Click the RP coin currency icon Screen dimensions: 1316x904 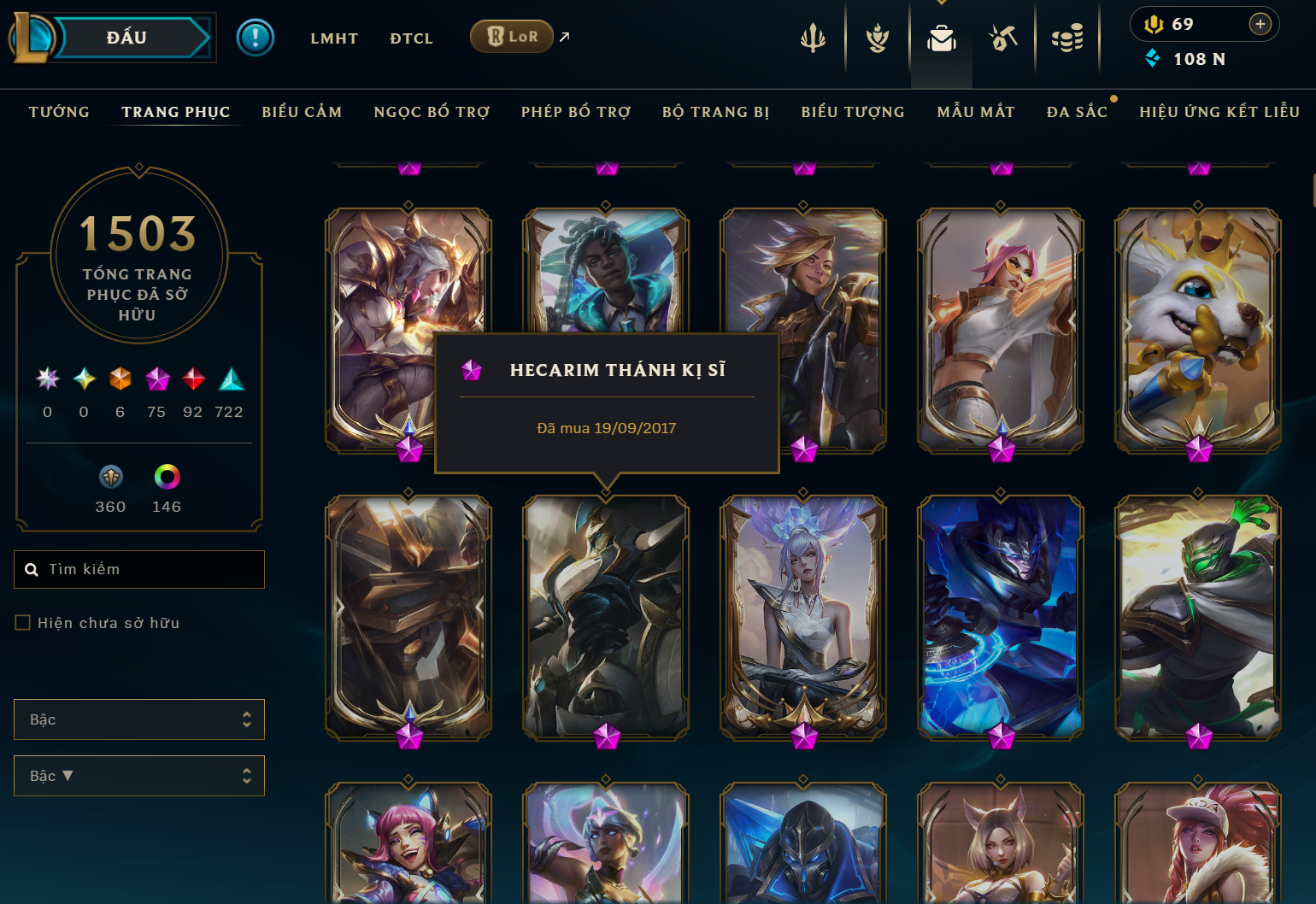1154,24
